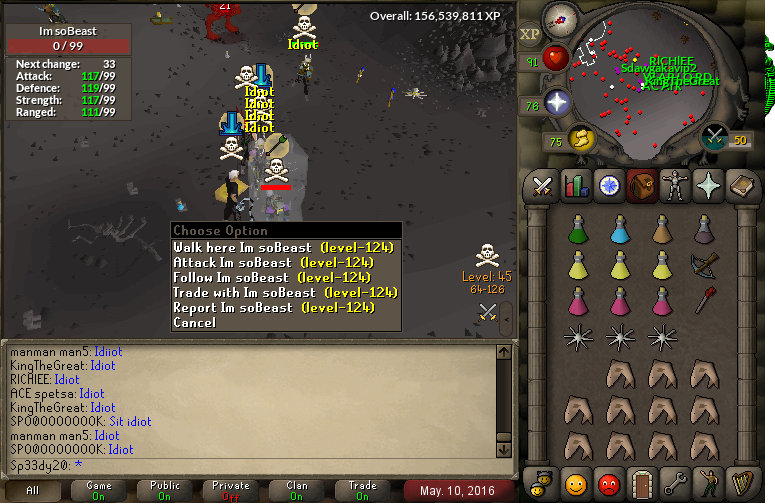
Task: Toggle the XP drops button
Action: (x=530, y=34)
